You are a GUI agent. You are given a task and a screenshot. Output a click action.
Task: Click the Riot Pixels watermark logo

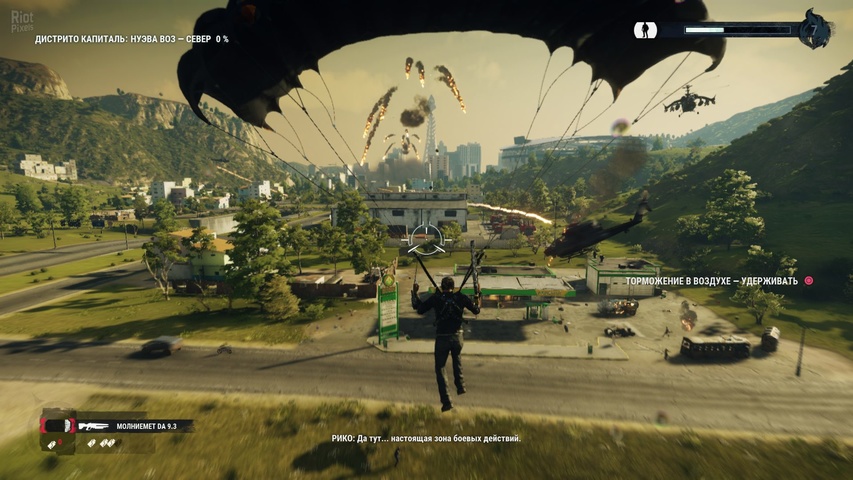21,22
